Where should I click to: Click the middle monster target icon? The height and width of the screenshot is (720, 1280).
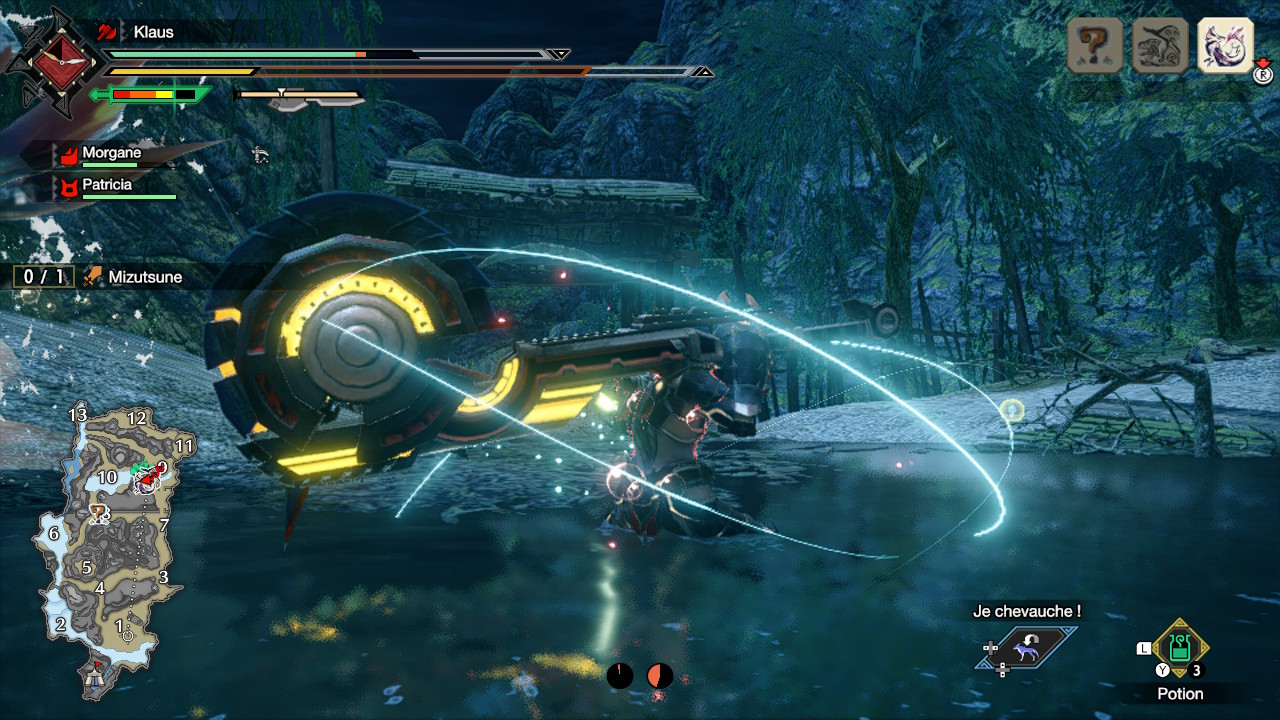coord(1160,45)
